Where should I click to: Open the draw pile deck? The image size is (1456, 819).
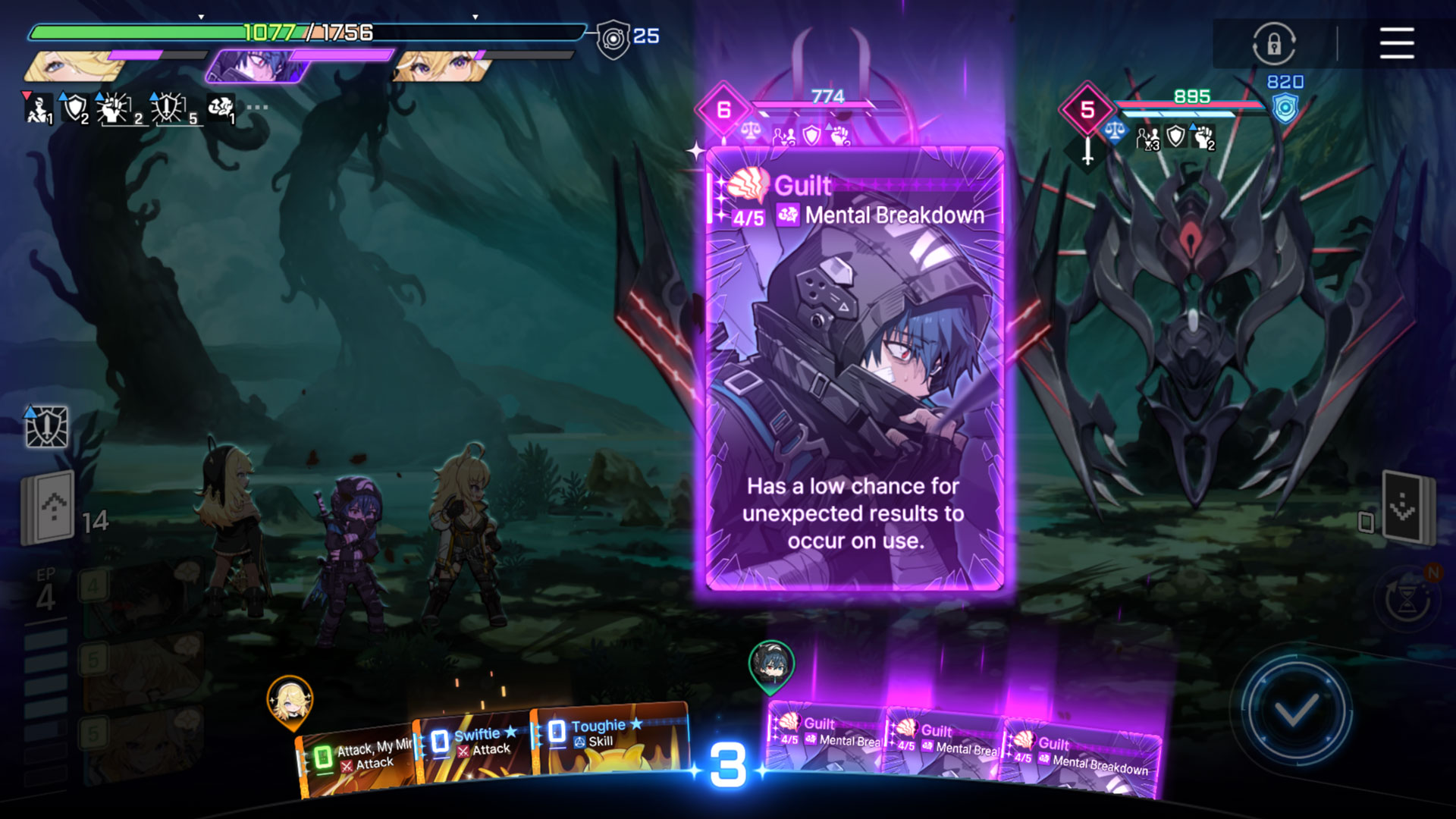[49, 507]
